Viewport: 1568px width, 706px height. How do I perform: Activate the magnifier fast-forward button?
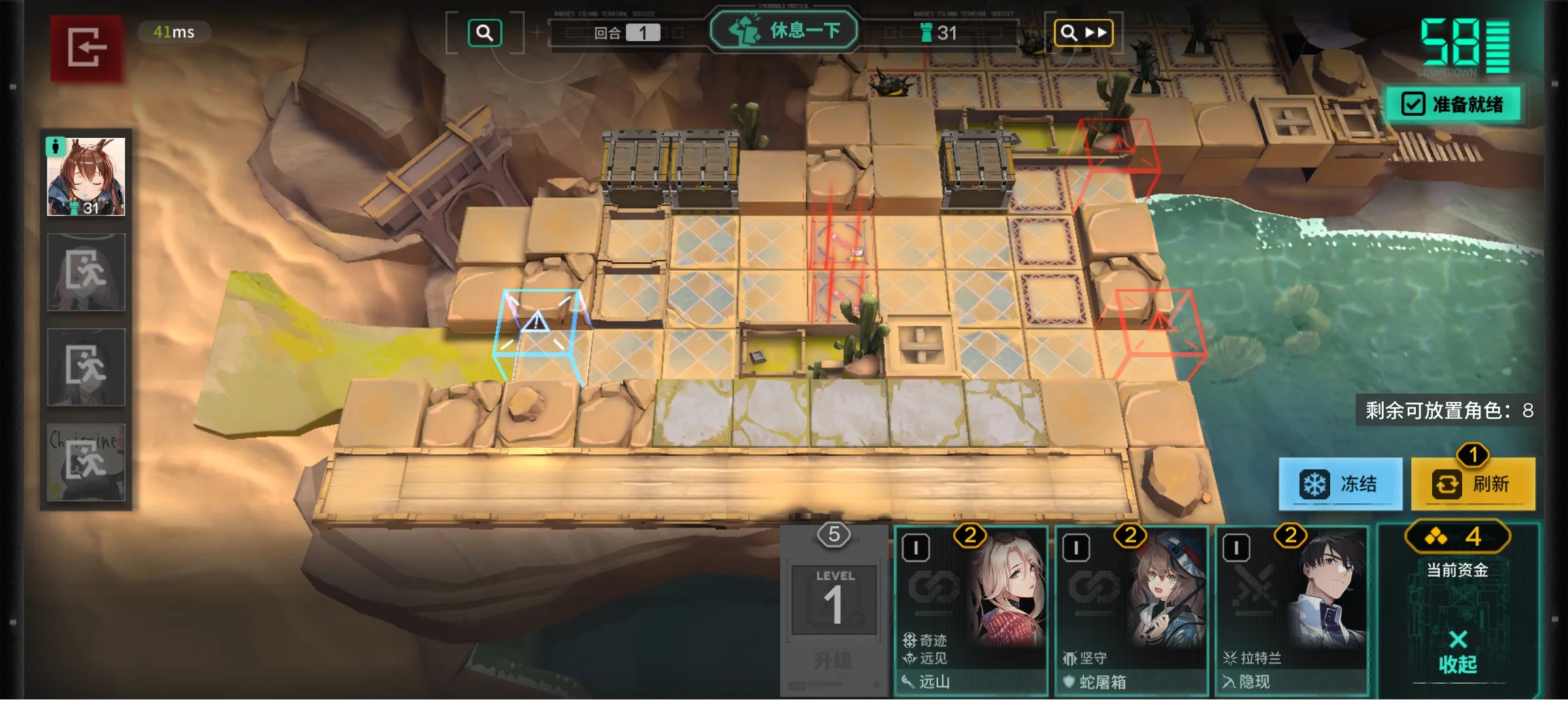1083,33
